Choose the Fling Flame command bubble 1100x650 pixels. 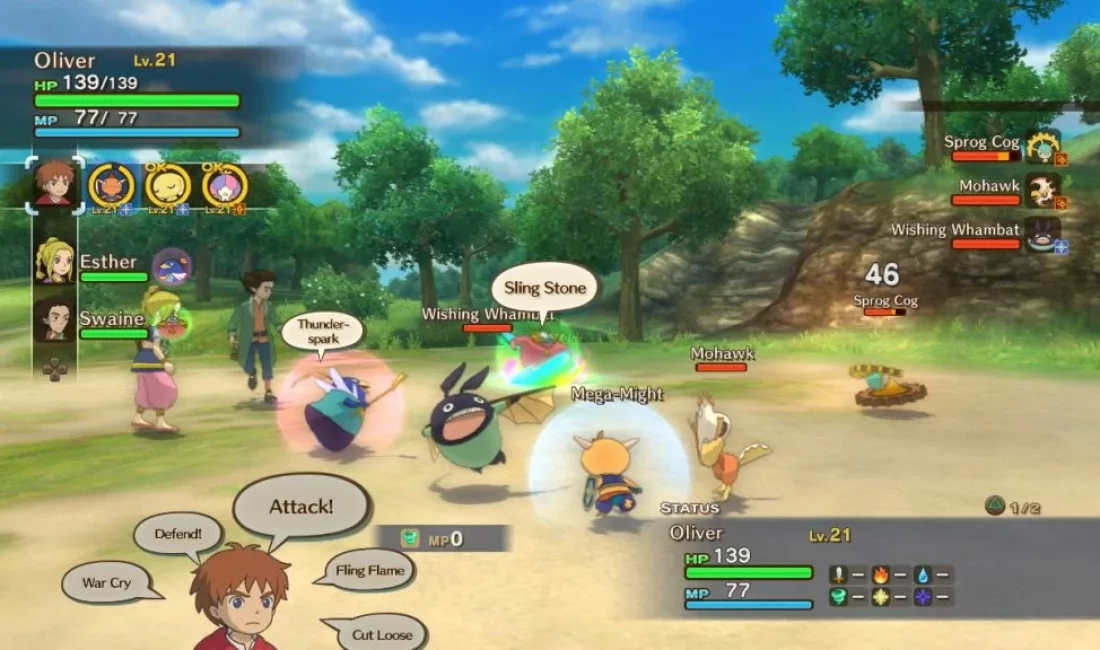[371, 571]
